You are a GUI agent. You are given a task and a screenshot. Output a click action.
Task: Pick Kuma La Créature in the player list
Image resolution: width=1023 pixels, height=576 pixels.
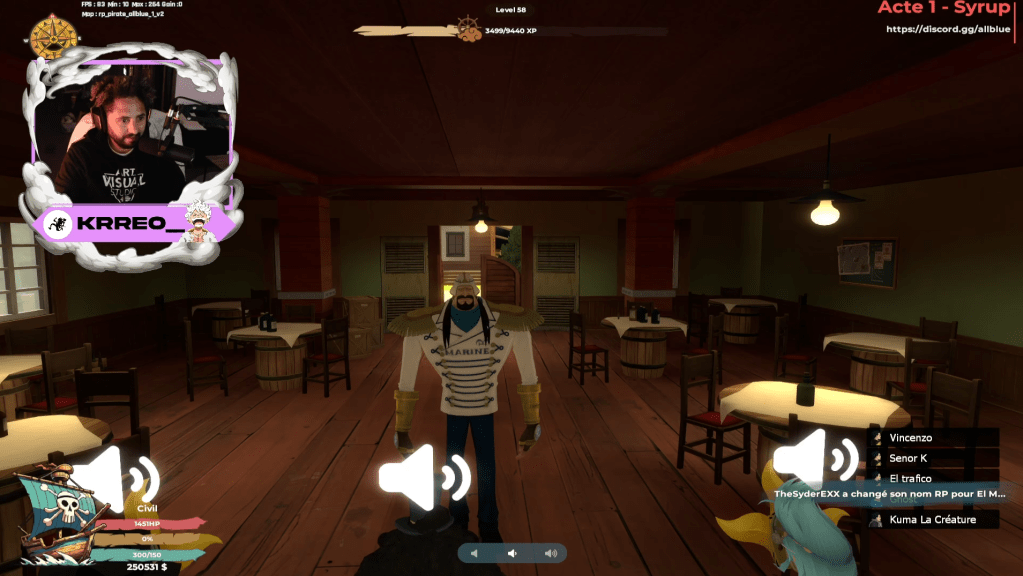click(x=932, y=519)
